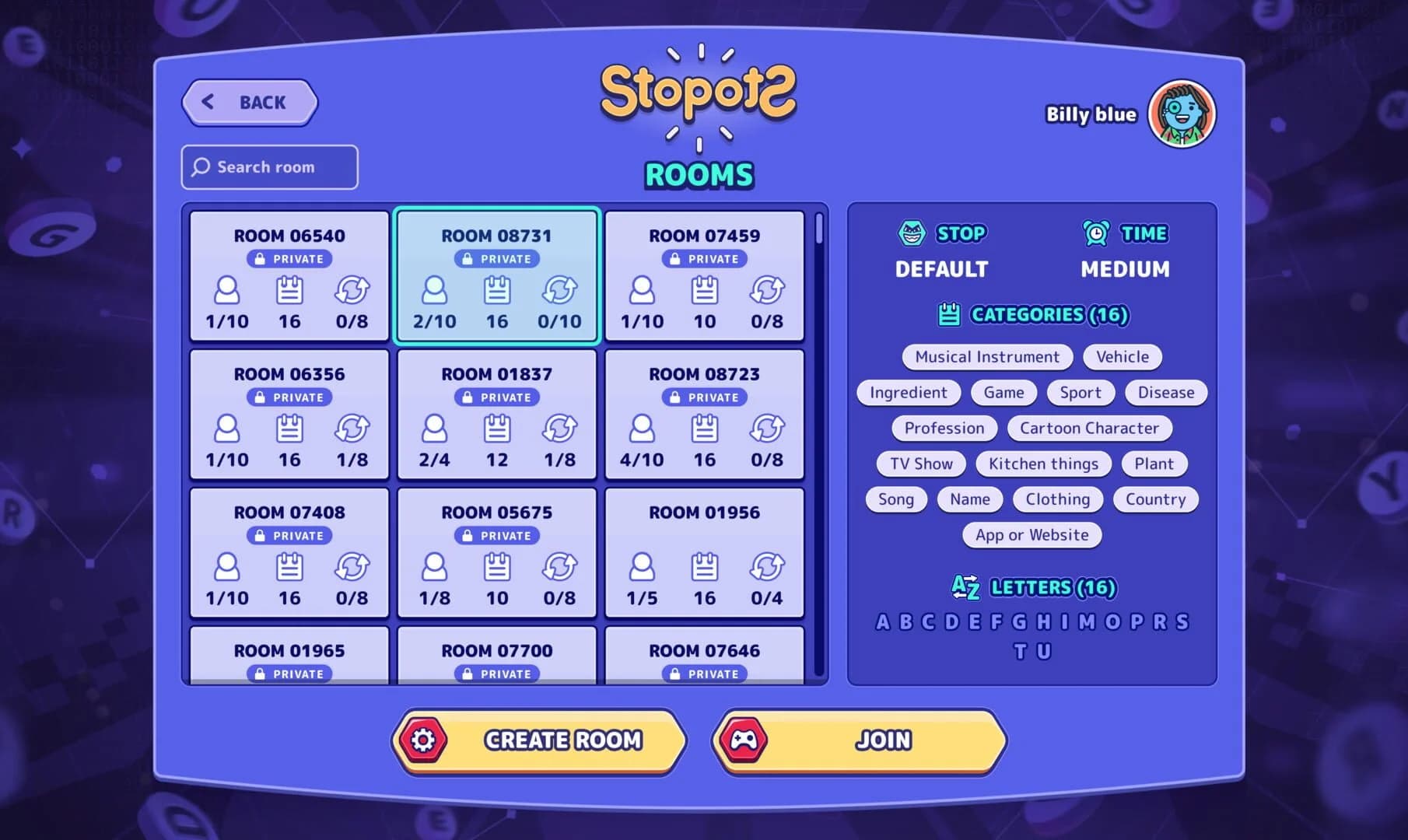Toggle the Disease category tag
This screenshot has height=840, width=1408.
pos(1165,392)
